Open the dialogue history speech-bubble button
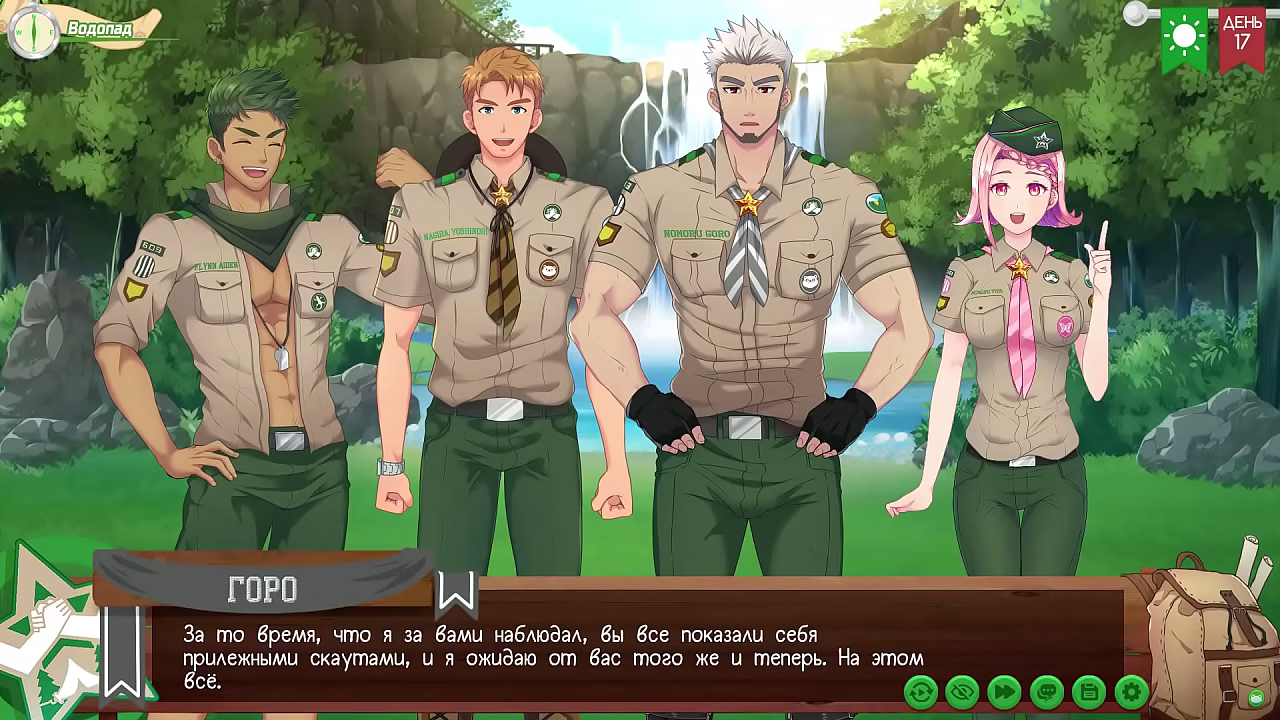This screenshot has width=1280, height=720. point(1047,691)
